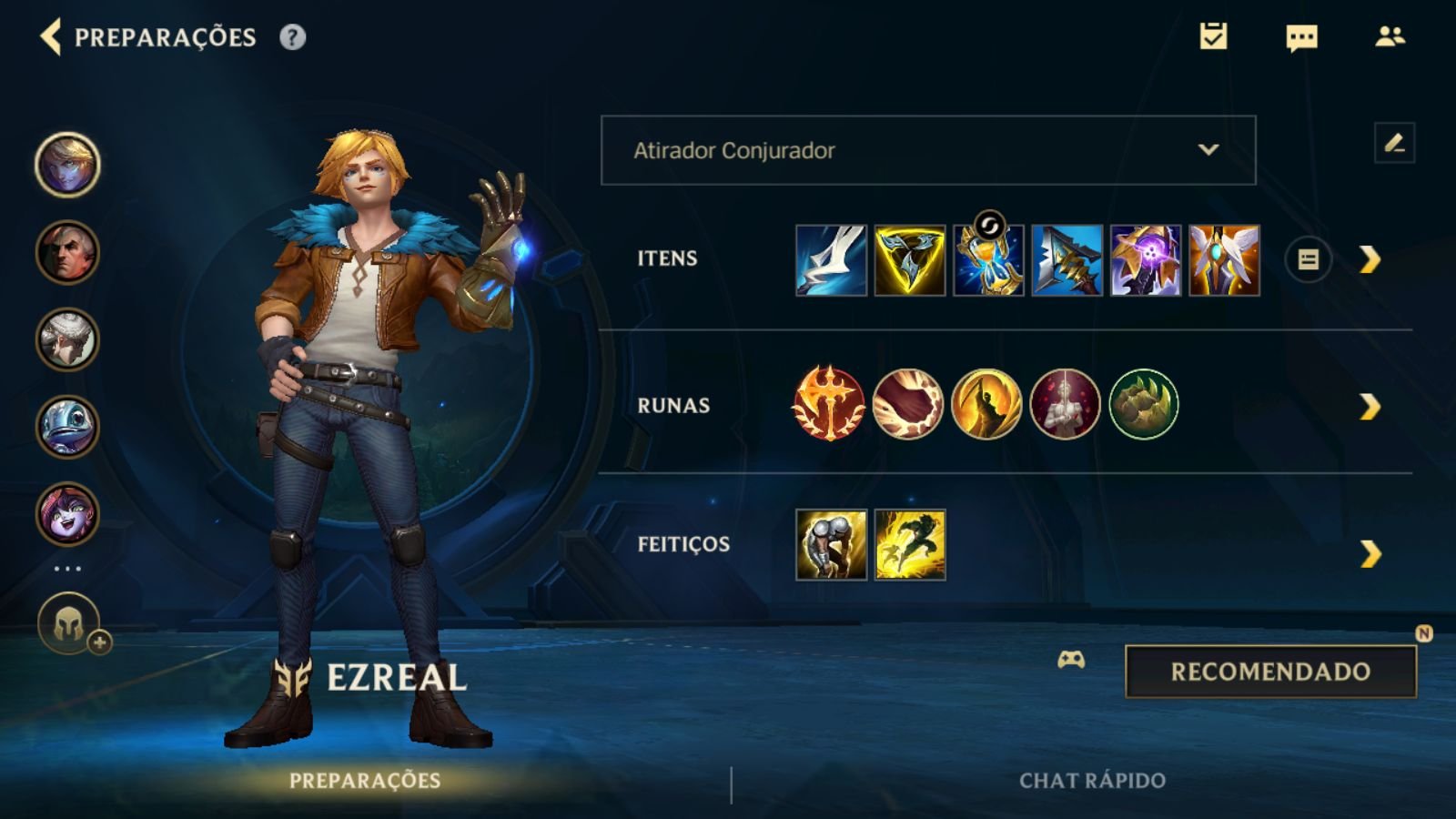Open the chat speech bubble icon
1456x819 pixels.
[x=1301, y=37]
